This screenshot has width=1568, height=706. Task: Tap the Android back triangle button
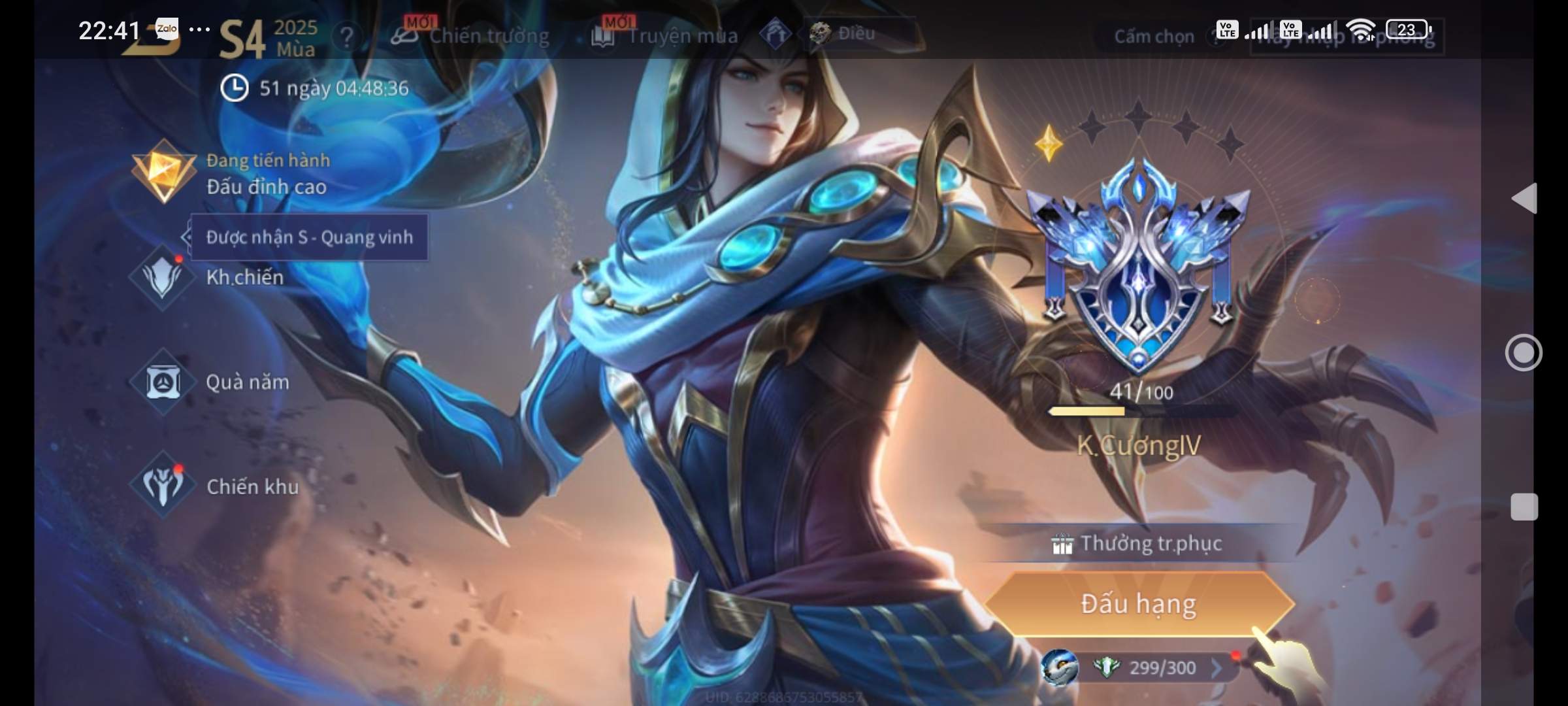point(1525,198)
